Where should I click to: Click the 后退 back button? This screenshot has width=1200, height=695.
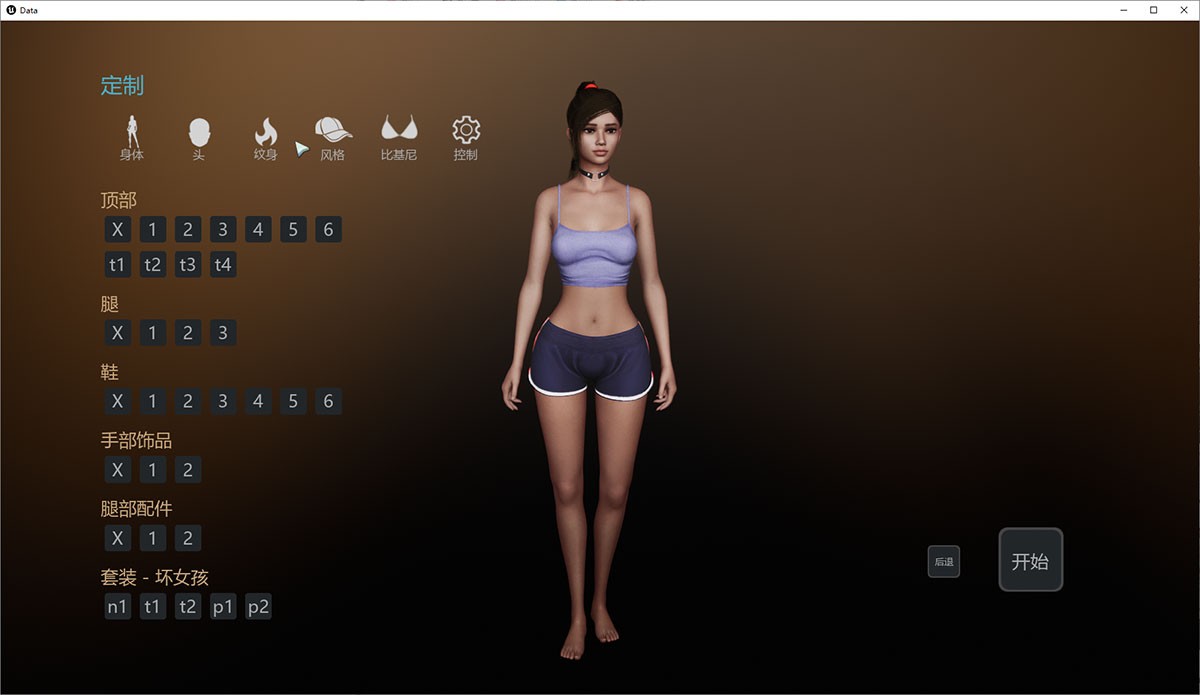tap(944, 562)
